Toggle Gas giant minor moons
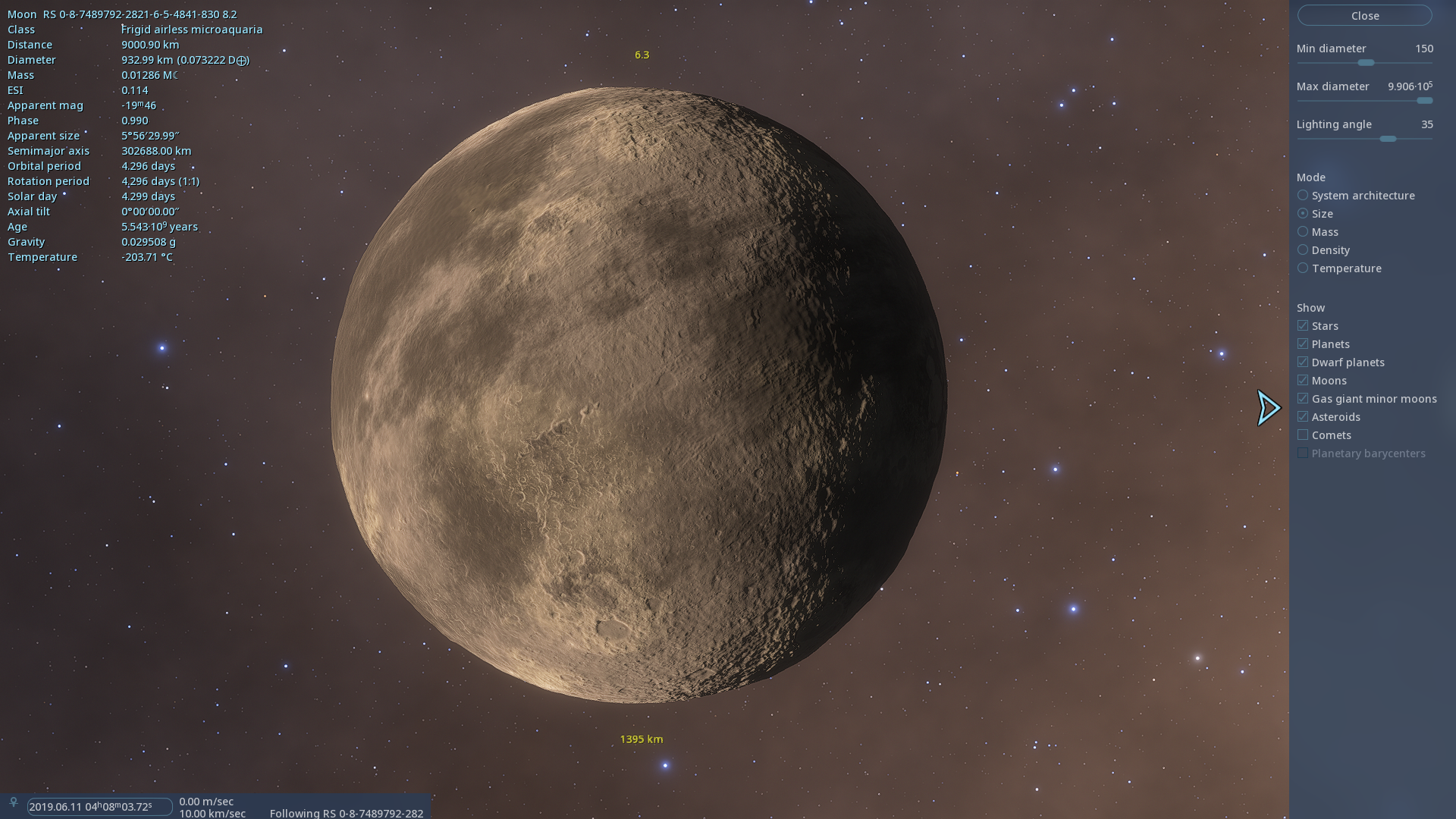The image size is (1456, 819). click(x=1303, y=399)
